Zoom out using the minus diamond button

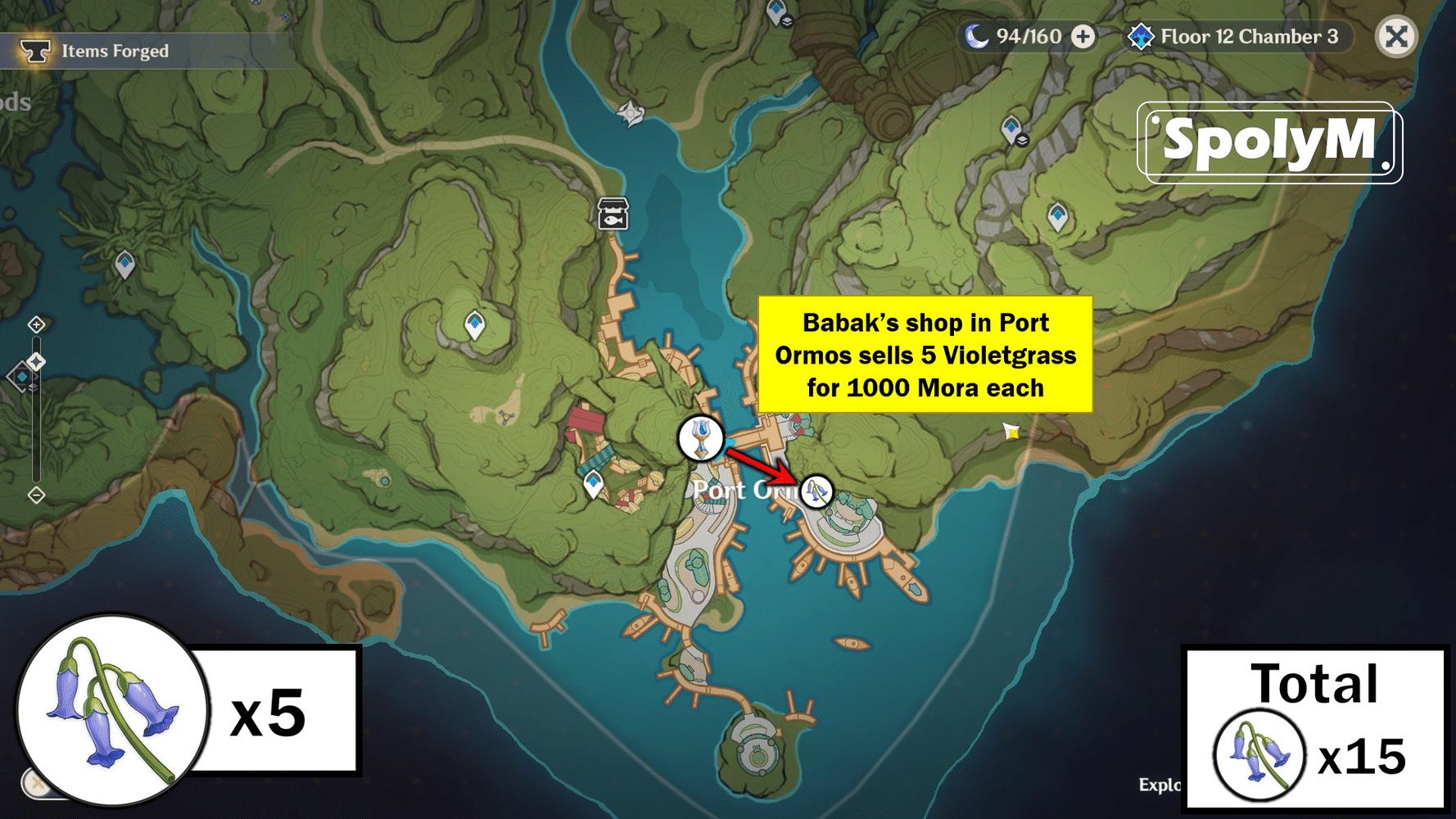tap(36, 493)
